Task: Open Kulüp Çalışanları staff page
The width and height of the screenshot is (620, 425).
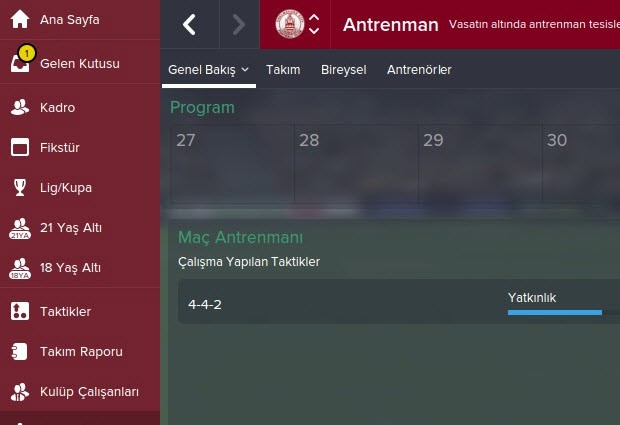Action: pos(89,391)
